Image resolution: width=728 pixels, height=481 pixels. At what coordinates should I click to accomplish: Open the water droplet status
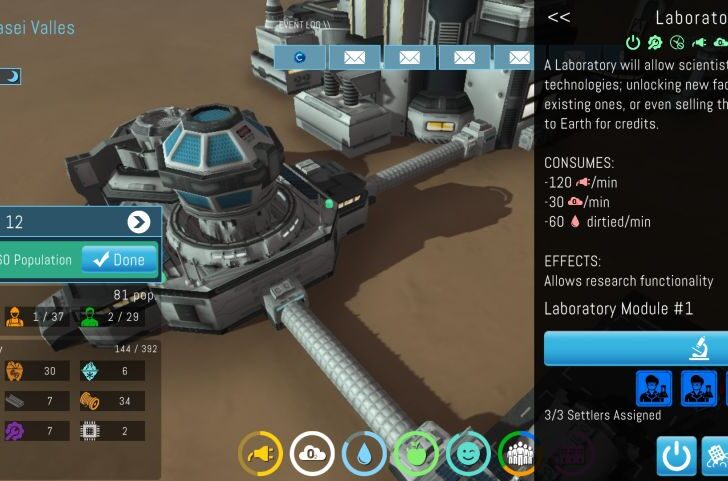pyautogui.click(x=363, y=454)
